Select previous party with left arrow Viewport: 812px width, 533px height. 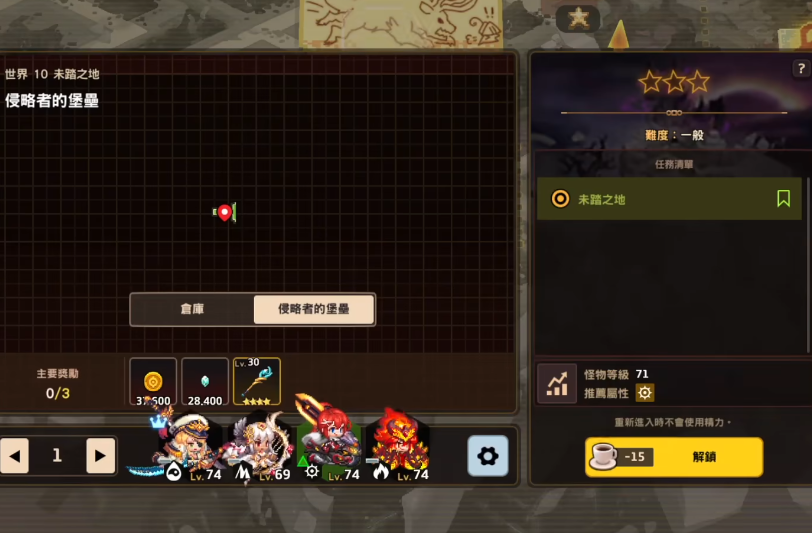pos(14,456)
